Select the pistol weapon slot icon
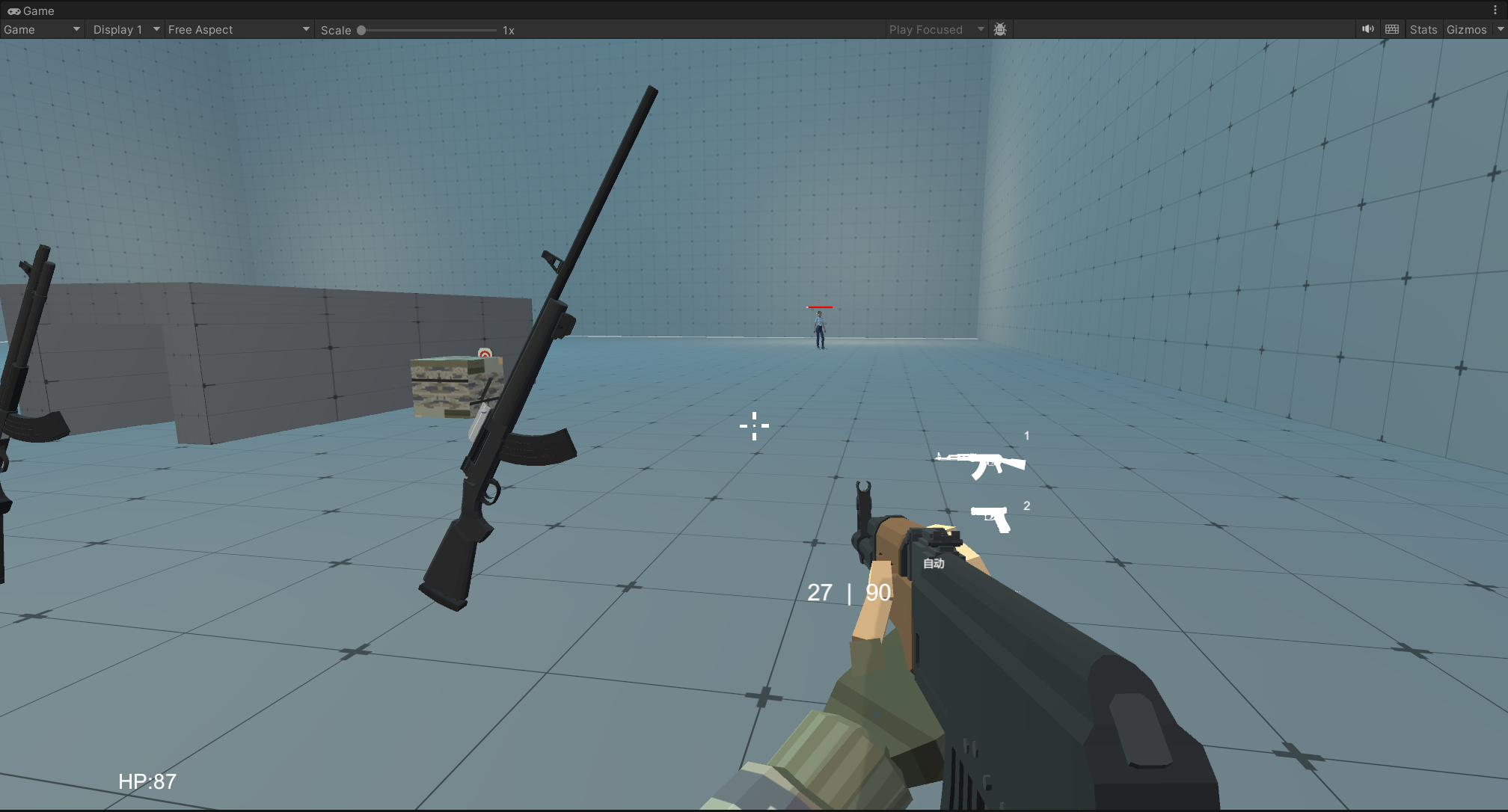 (x=991, y=517)
